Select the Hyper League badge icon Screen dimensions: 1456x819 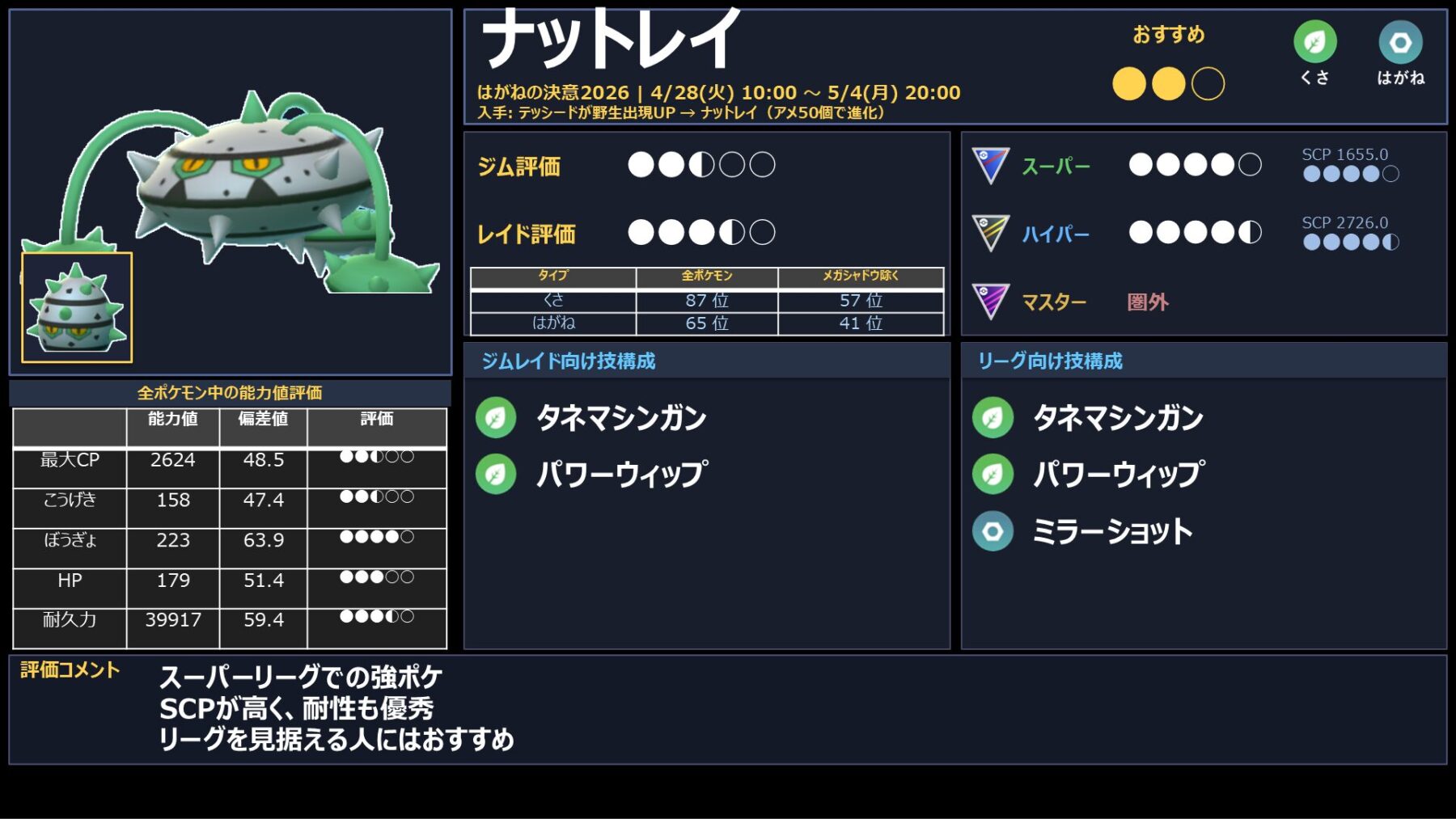click(x=991, y=233)
